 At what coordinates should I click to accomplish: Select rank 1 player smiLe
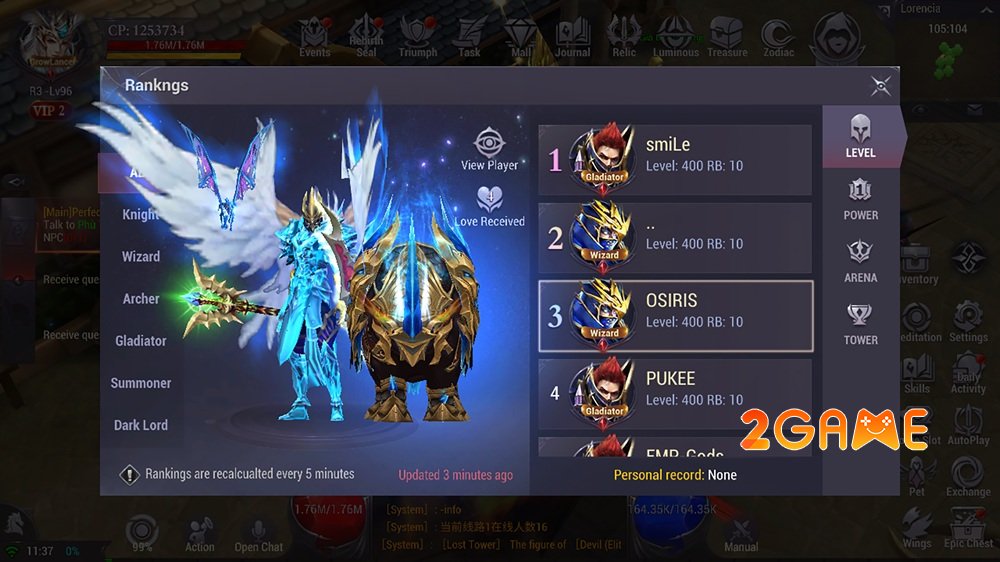674,160
